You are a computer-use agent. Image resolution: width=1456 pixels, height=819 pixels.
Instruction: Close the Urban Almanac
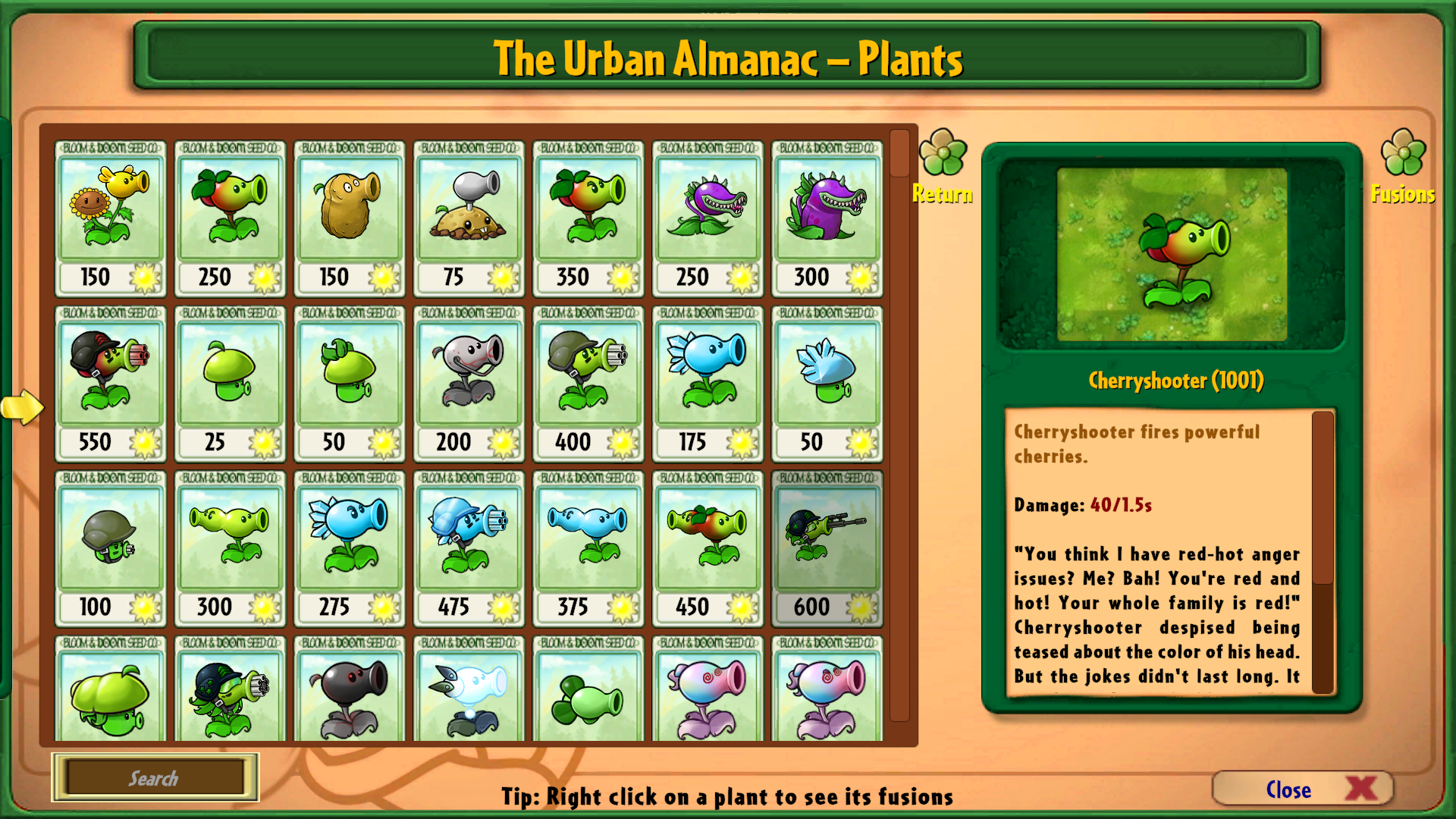[1302, 789]
